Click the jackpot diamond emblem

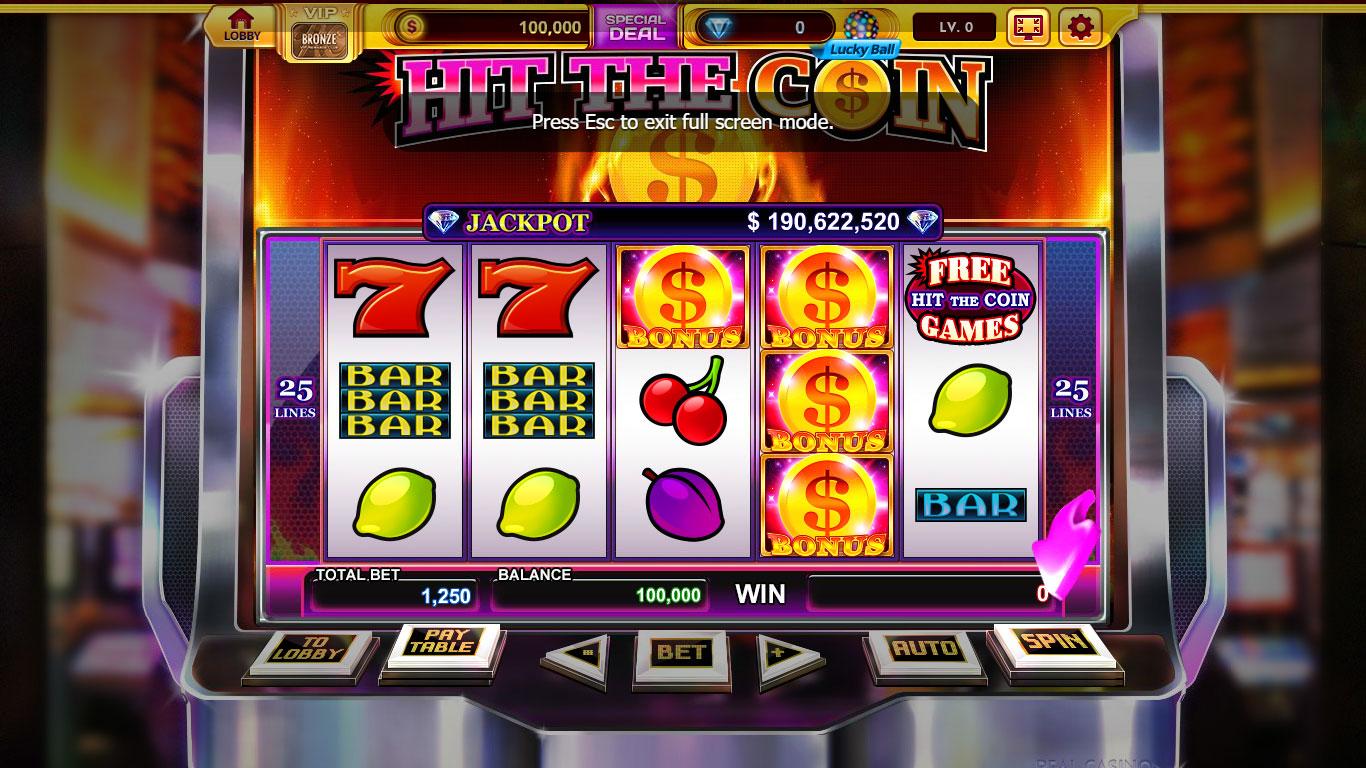coord(443,222)
